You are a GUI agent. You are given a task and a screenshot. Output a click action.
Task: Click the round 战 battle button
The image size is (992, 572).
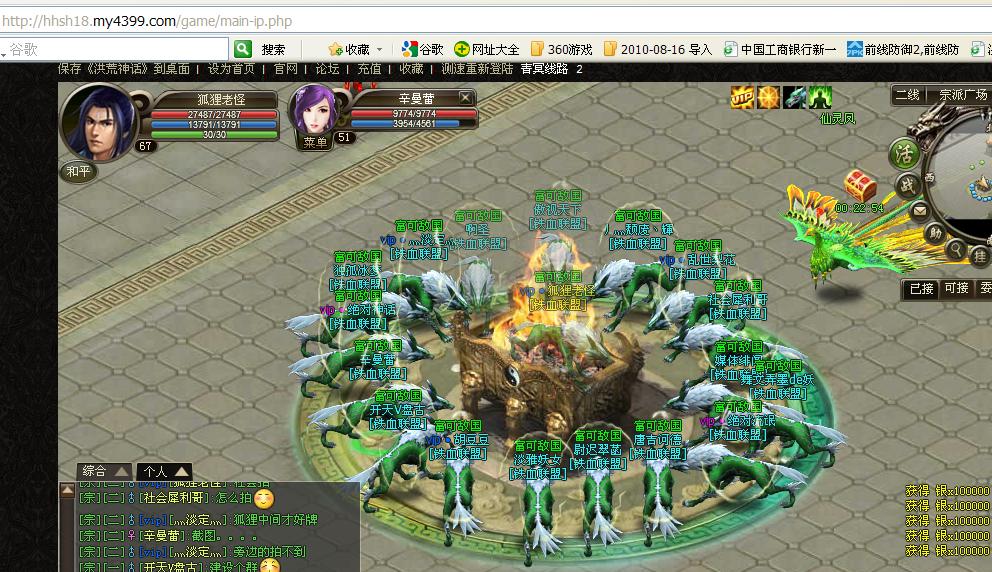[x=906, y=186]
